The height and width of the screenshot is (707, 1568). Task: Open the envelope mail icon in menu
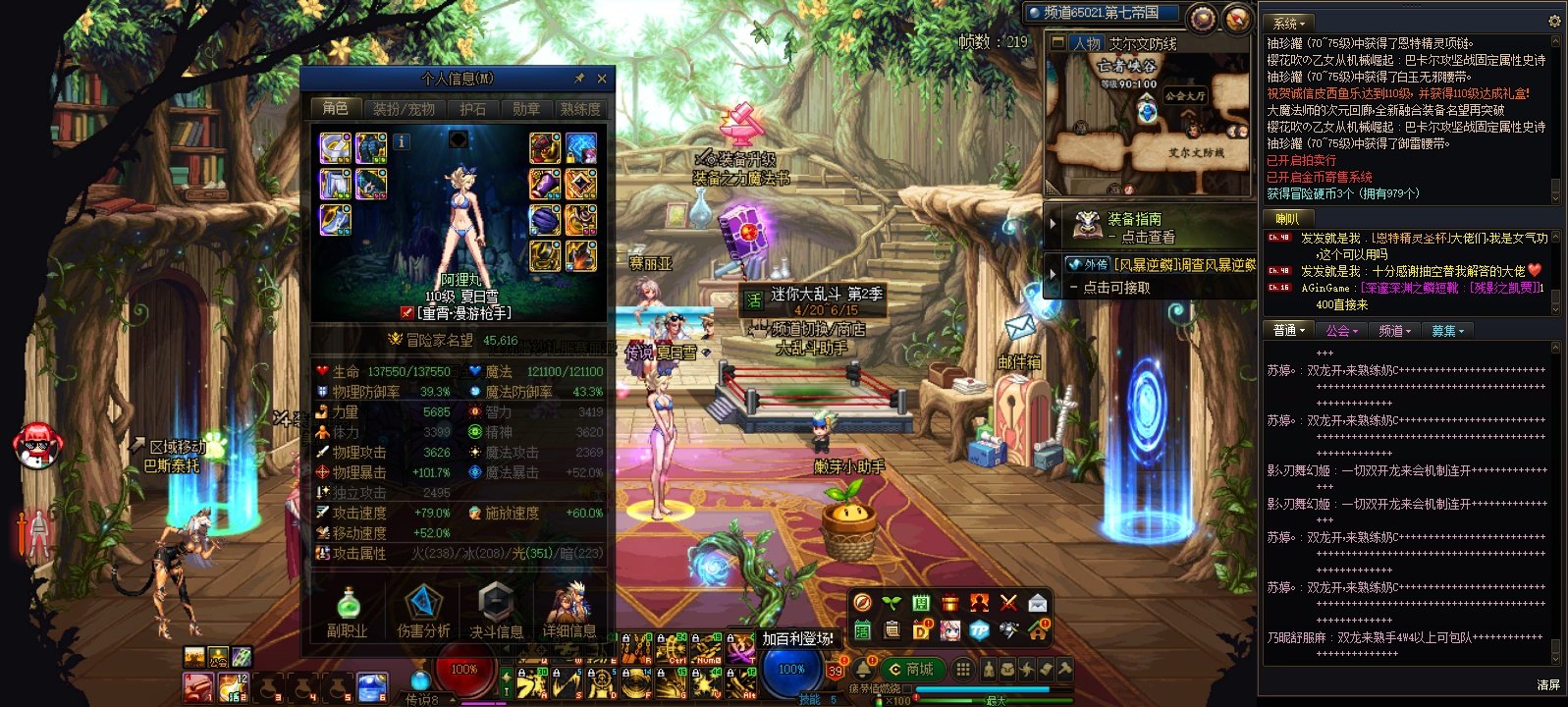point(1038,603)
